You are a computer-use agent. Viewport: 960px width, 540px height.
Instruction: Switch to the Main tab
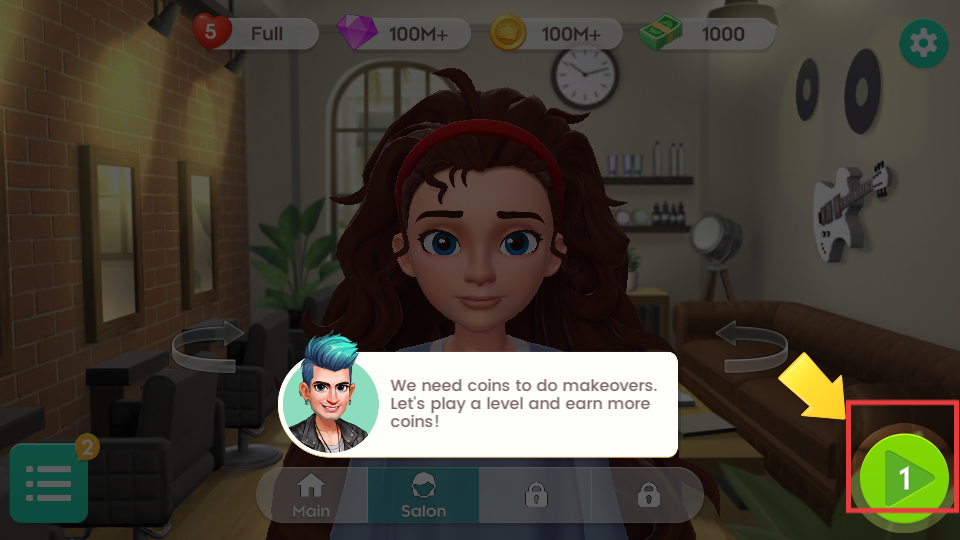pos(311,495)
